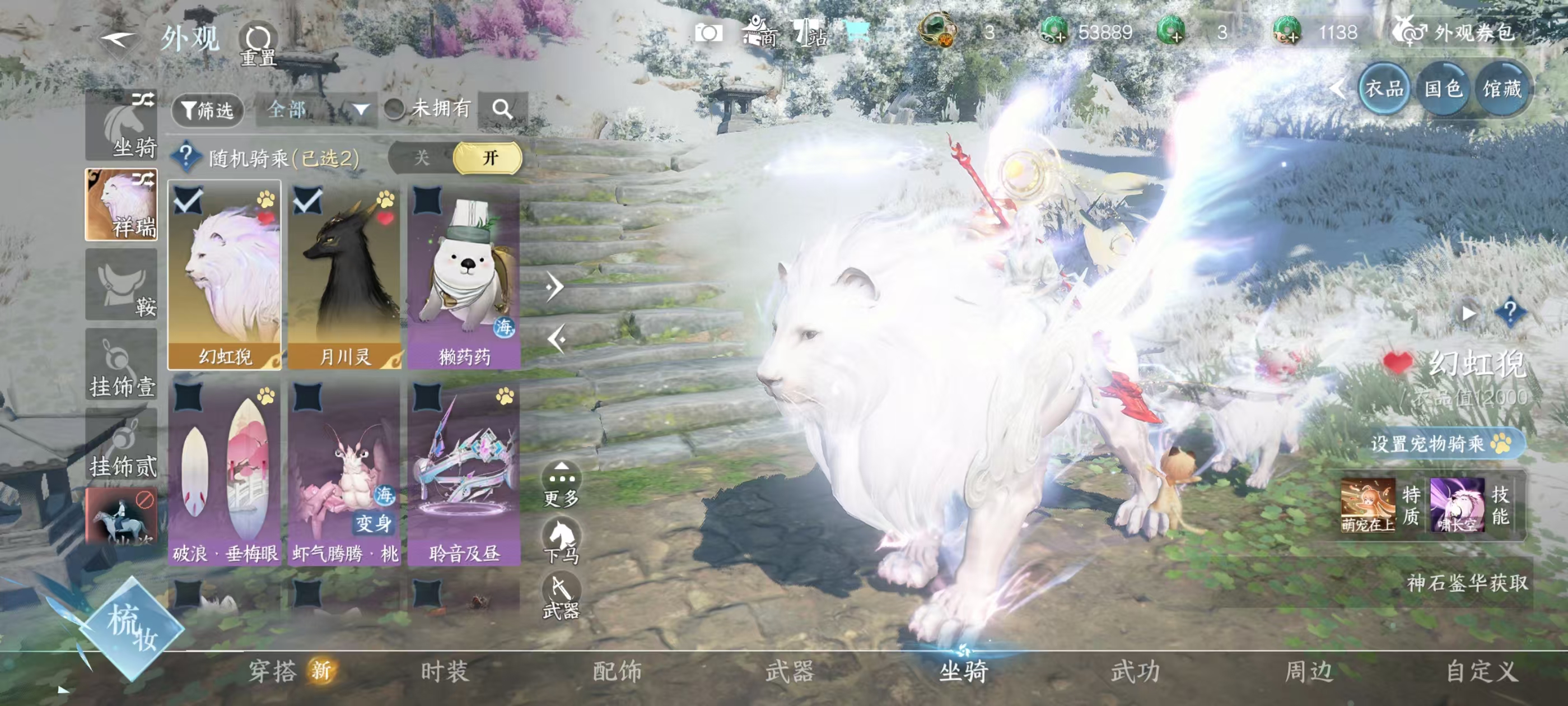Open the 鞍 saddle category
Viewport: 1568px width, 706px height.
pos(121,285)
